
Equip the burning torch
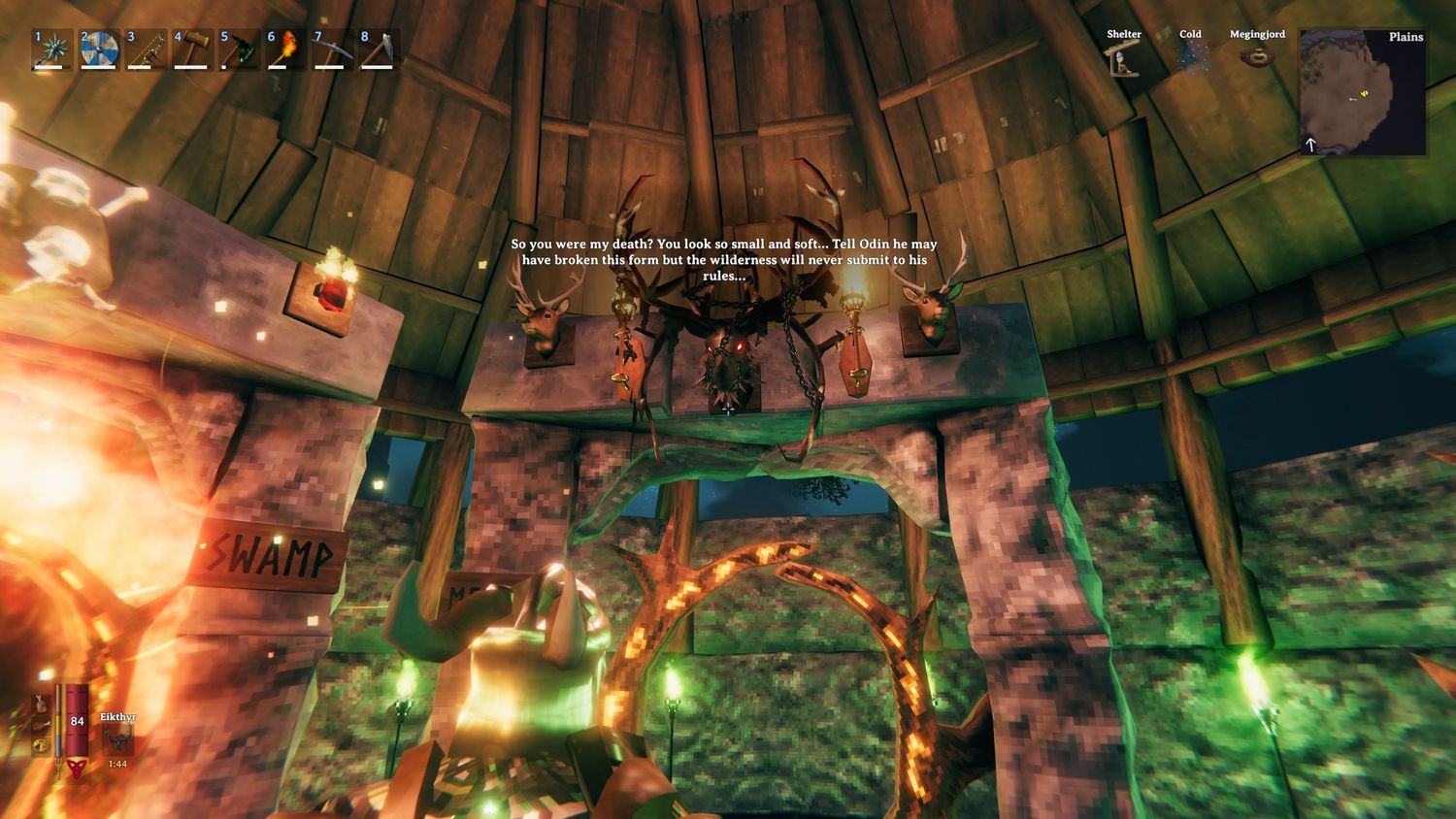285,50
